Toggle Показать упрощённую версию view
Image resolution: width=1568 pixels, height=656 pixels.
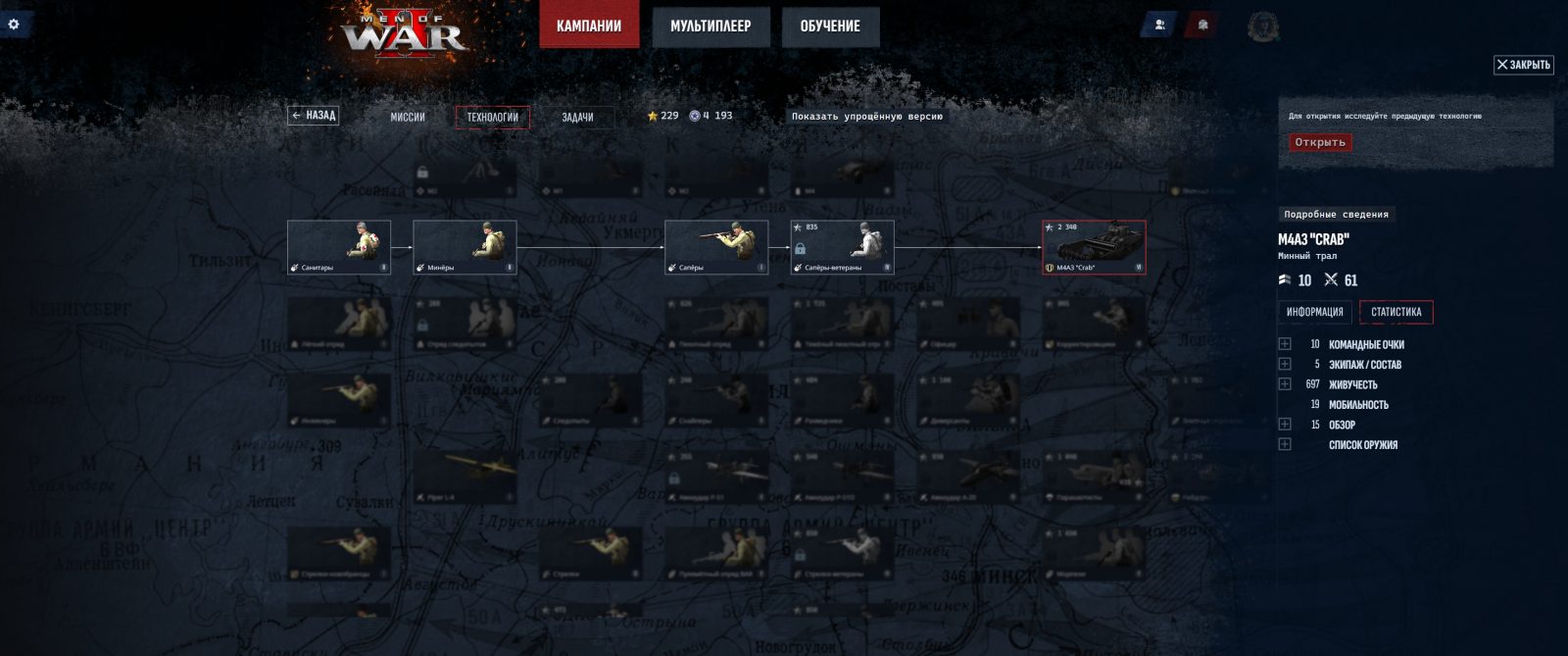point(867,117)
